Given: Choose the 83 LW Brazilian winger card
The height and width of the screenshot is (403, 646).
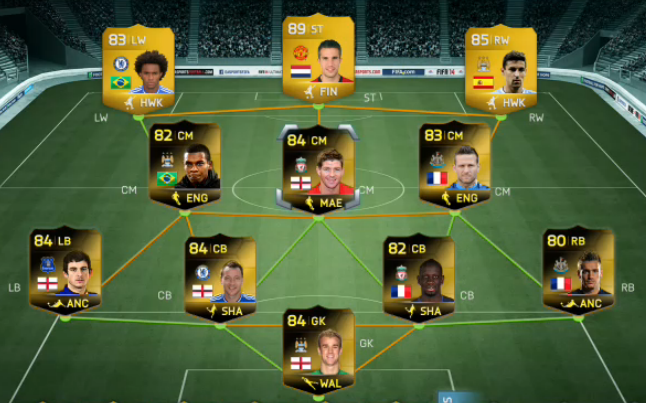Looking at the screenshot, I should tap(138, 68).
